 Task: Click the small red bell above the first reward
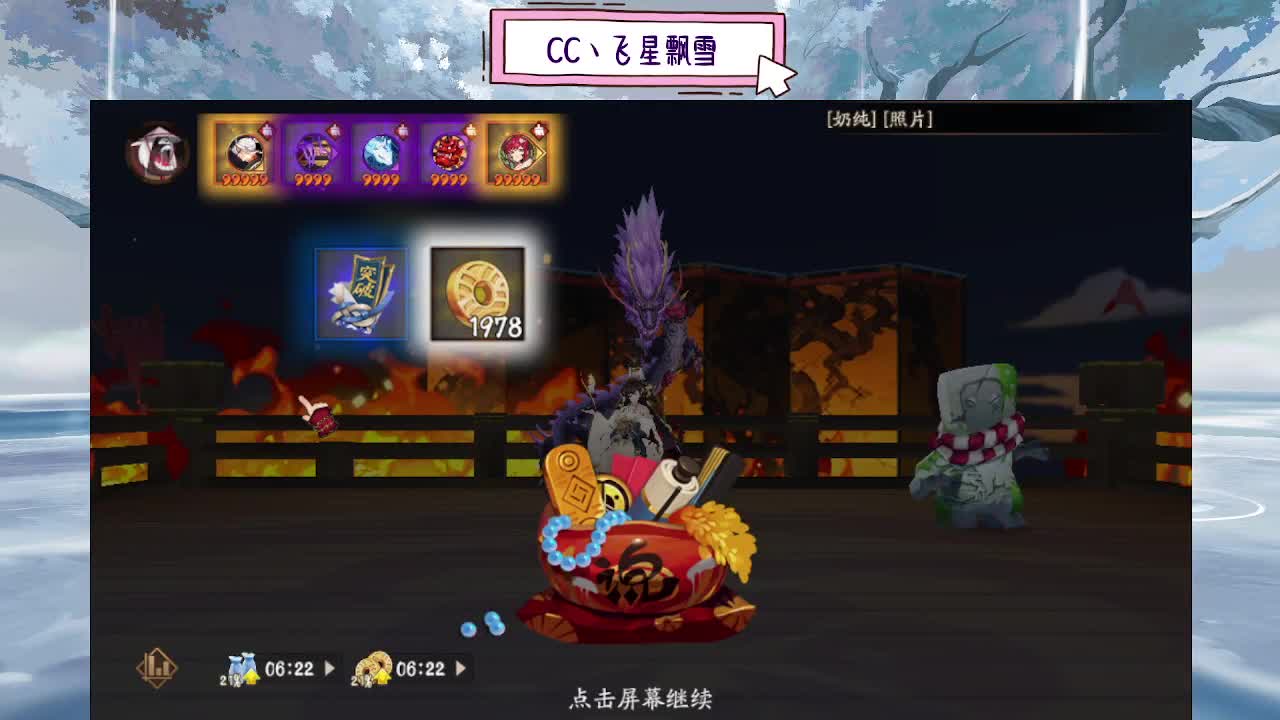pos(269,128)
